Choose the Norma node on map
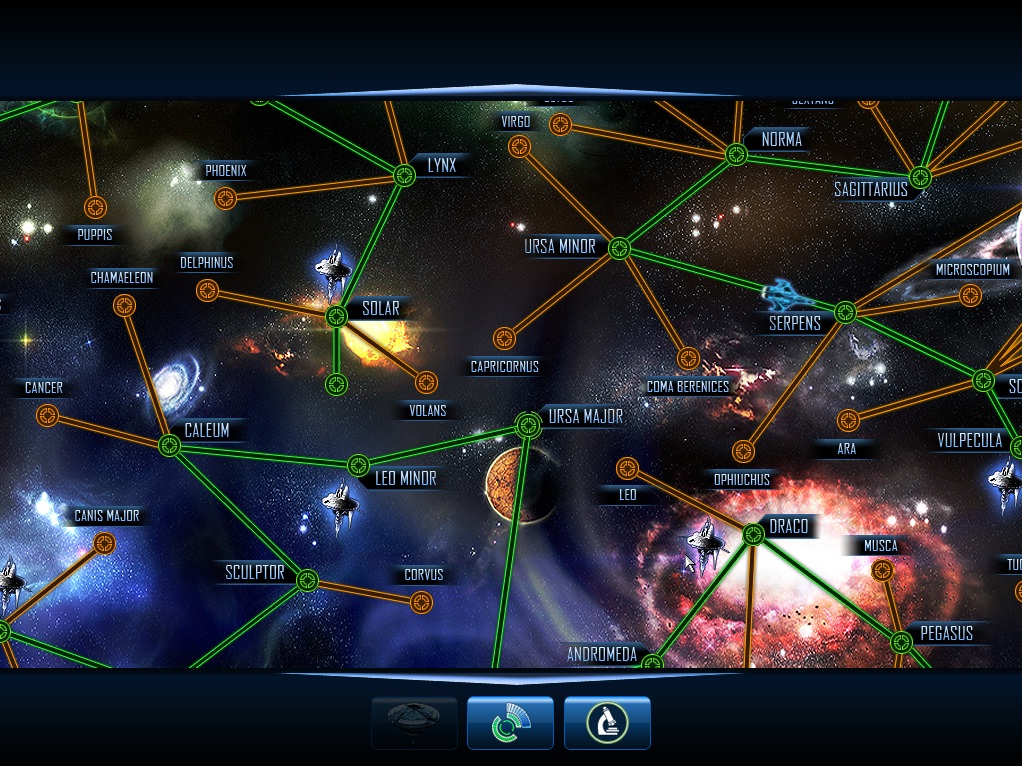The width and height of the screenshot is (1022, 766). [737, 154]
